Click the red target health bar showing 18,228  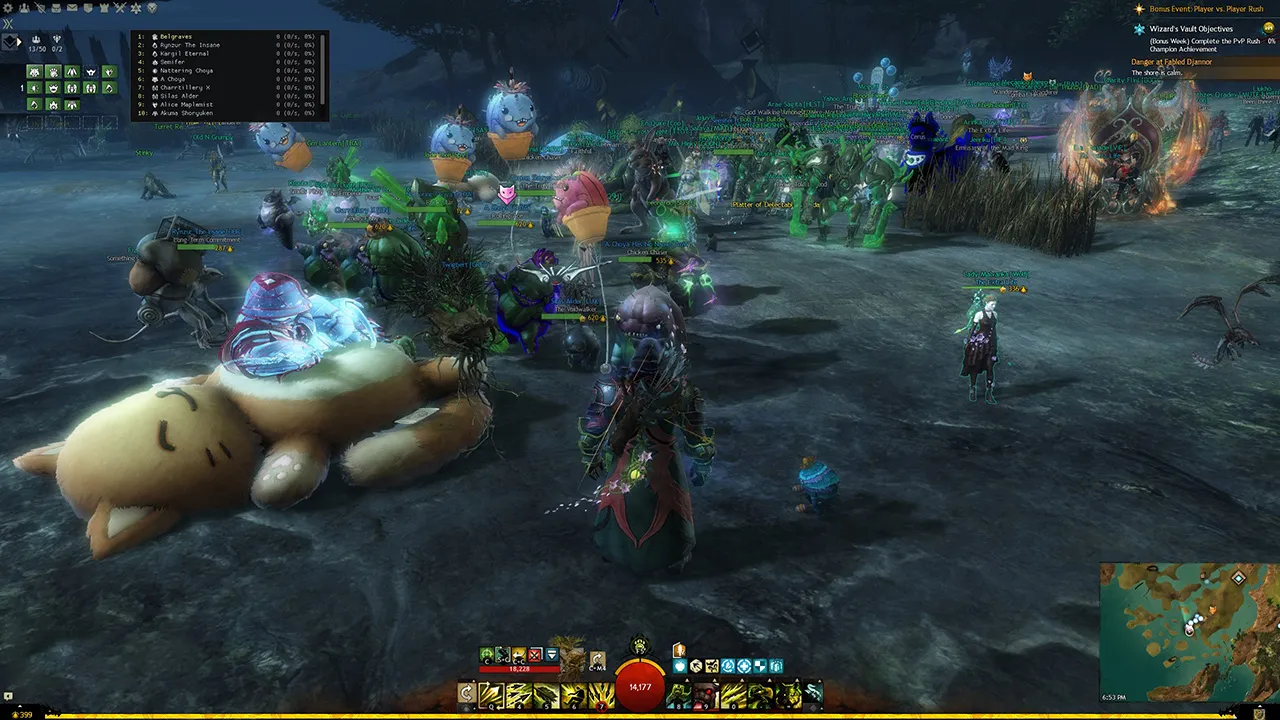click(520, 669)
